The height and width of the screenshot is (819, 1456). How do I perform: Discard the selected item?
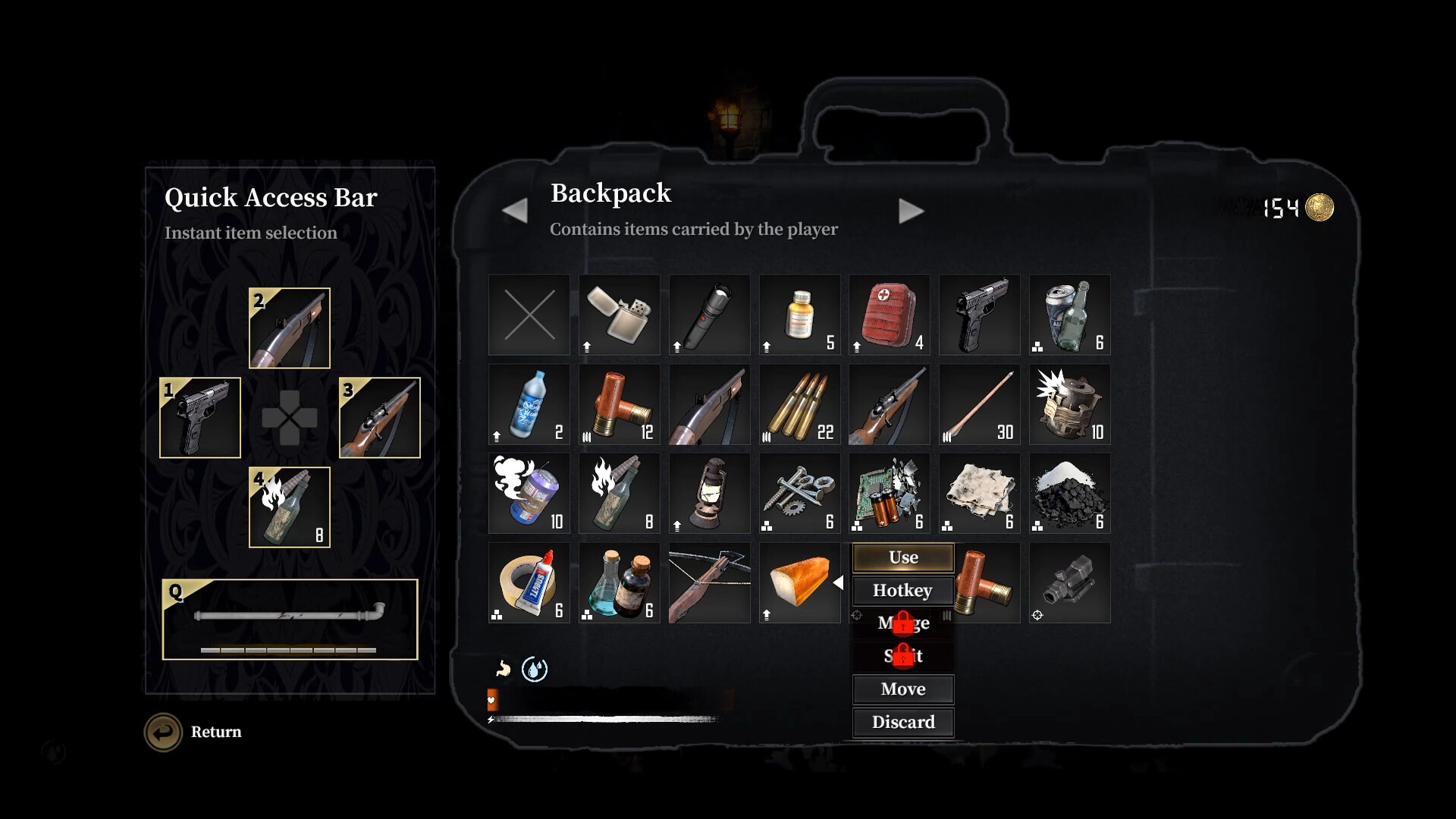pyautogui.click(x=903, y=722)
